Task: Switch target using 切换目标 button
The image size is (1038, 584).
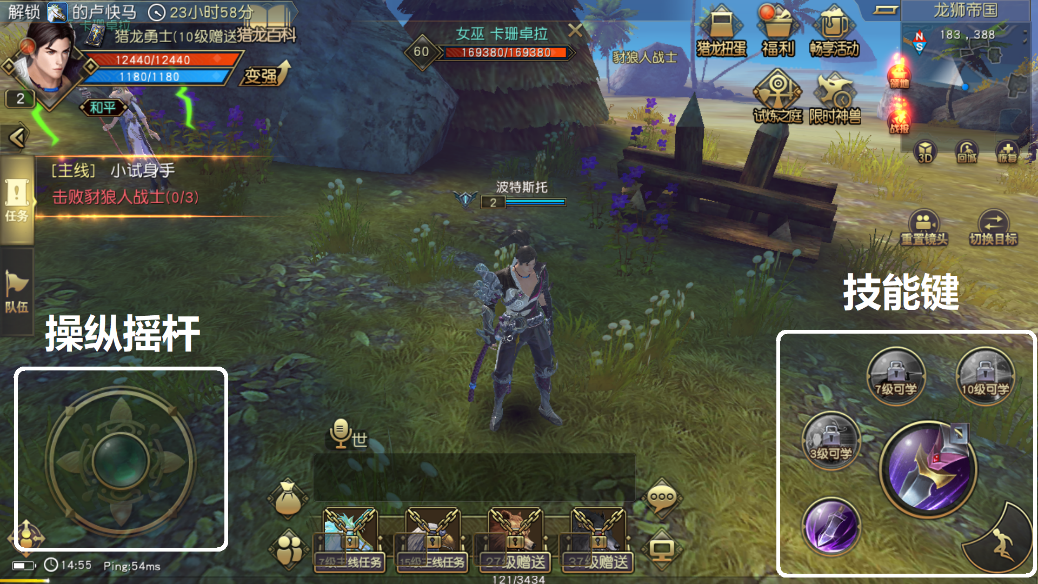Action: coord(993,229)
